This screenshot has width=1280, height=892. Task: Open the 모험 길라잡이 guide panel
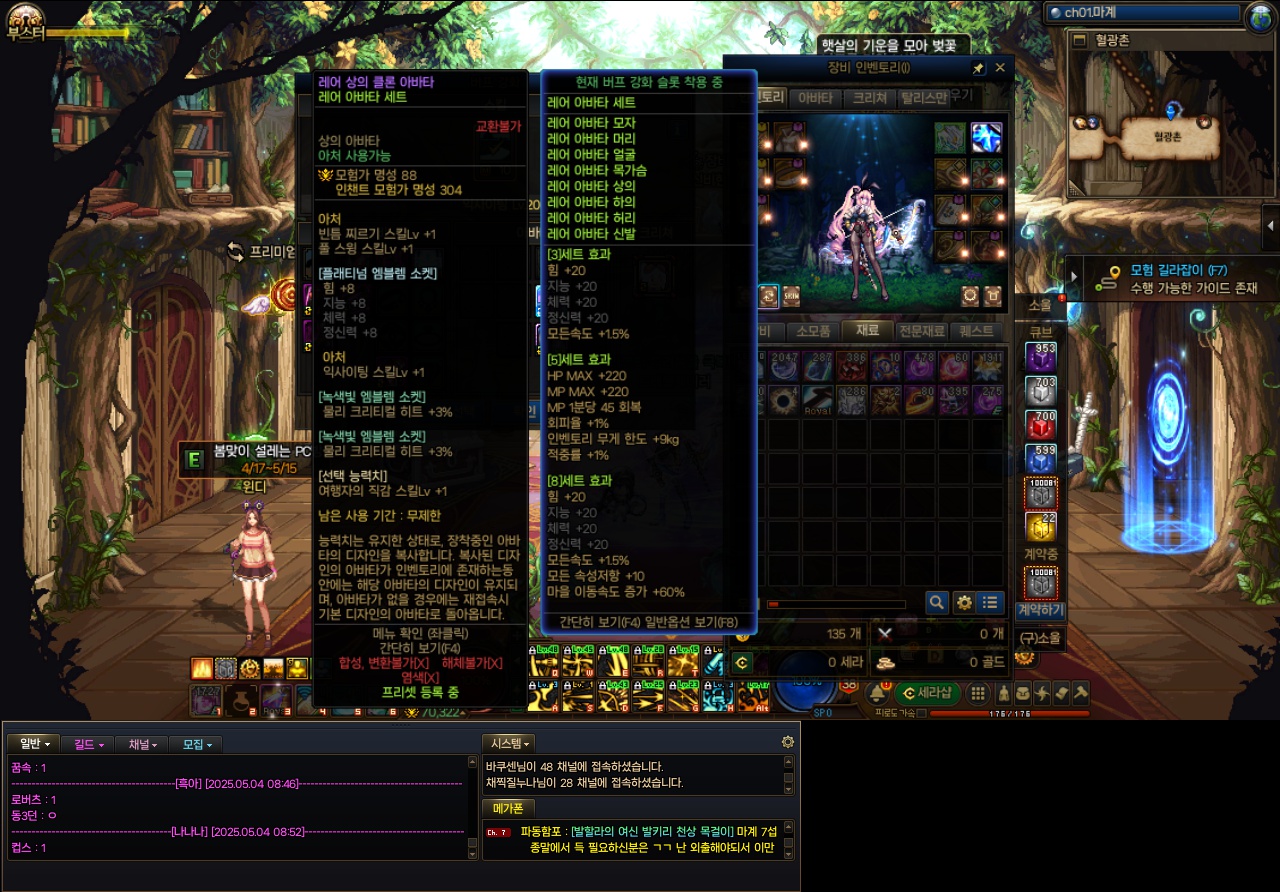coord(1165,278)
